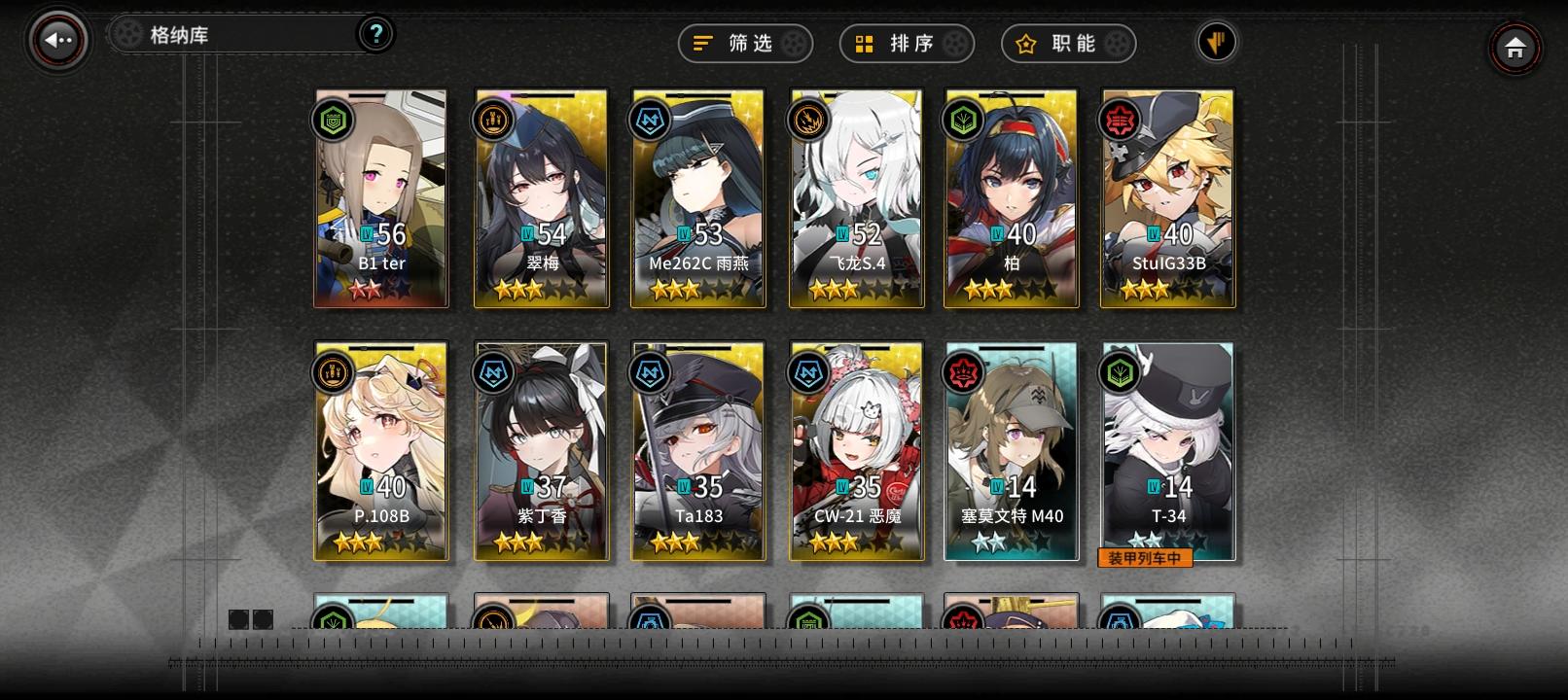1568x700 pixels.
Task: Select B1 ter's class emblem icon
Action: tap(332, 122)
